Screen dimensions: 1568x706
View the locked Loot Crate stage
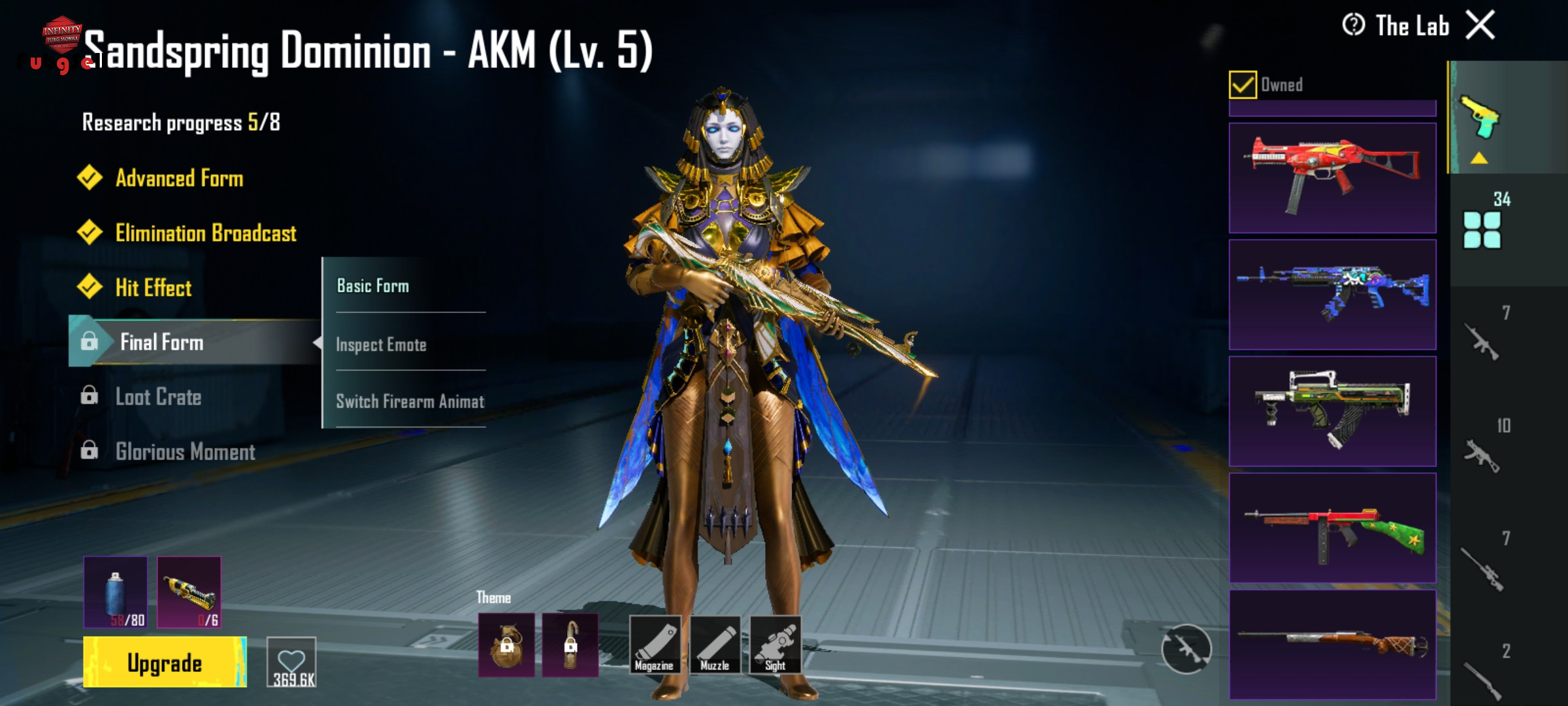coord(158,397)
